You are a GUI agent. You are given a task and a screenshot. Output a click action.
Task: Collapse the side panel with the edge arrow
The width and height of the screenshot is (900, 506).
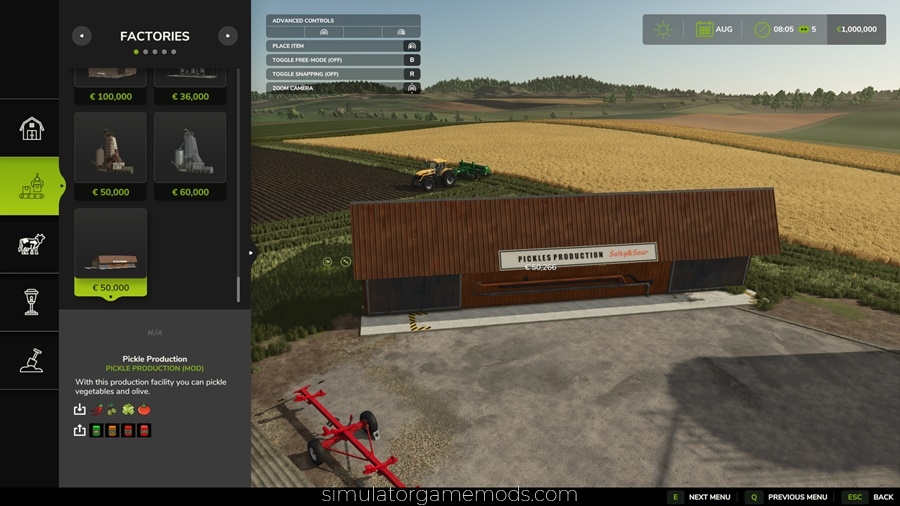click(251, 253)
